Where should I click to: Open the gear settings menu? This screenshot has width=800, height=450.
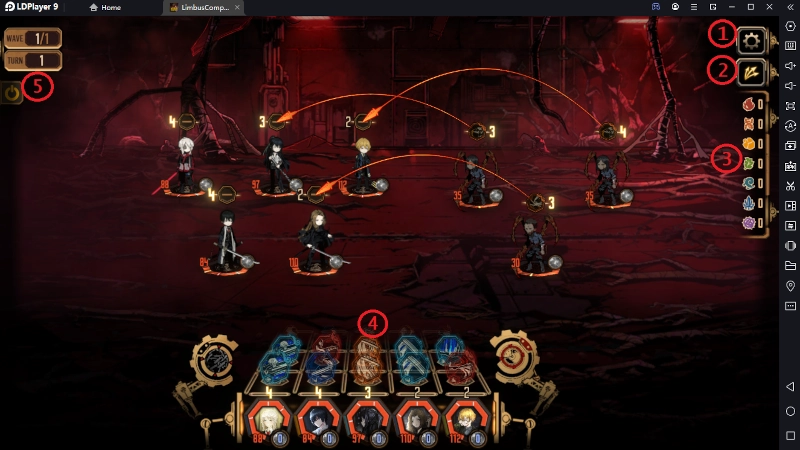tap(751, 41)
